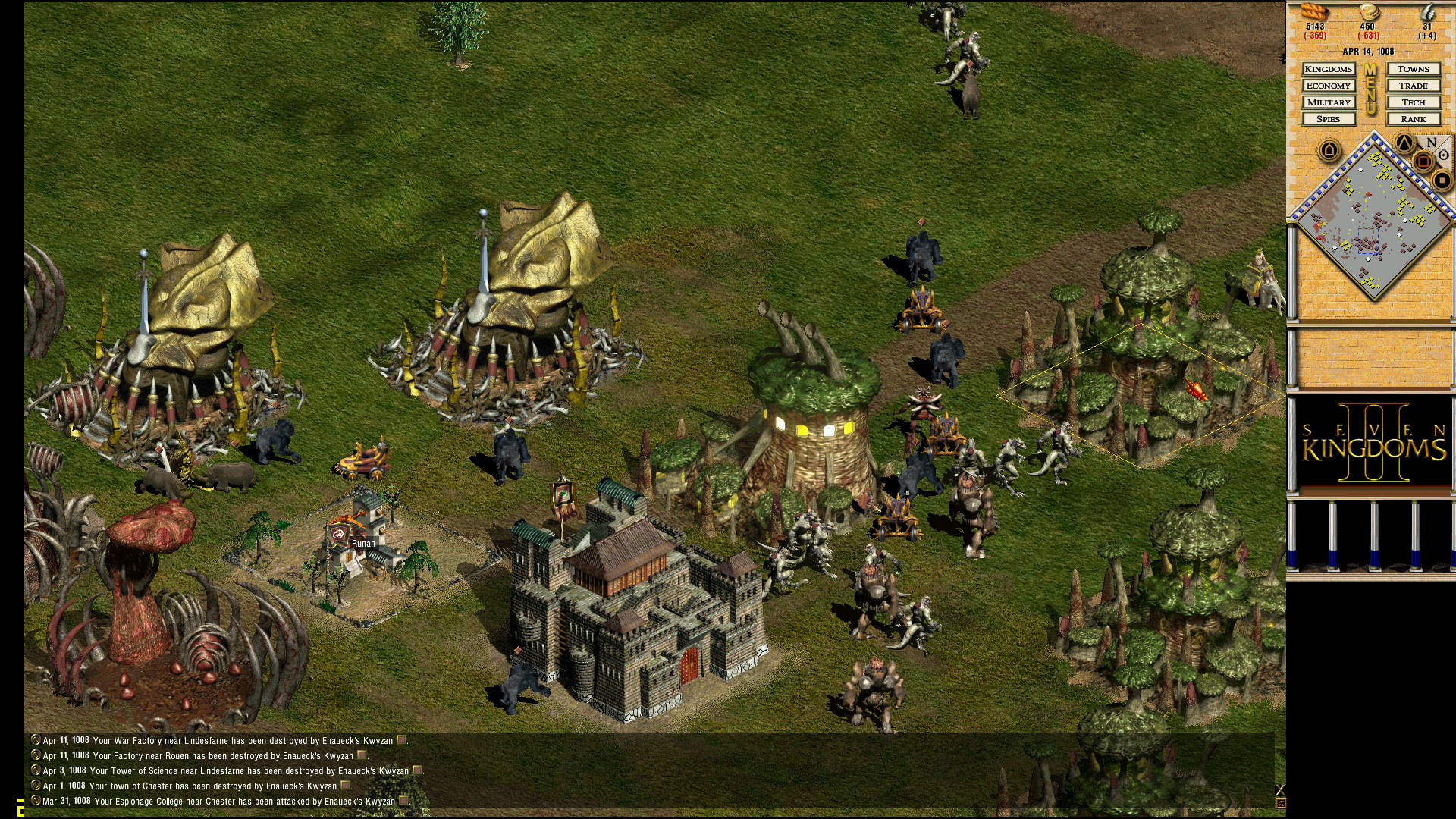Click the clock icon beside the Apr 1 Chester message
This screenshot has width=1456, height=819.
click(x=36, y=786)
